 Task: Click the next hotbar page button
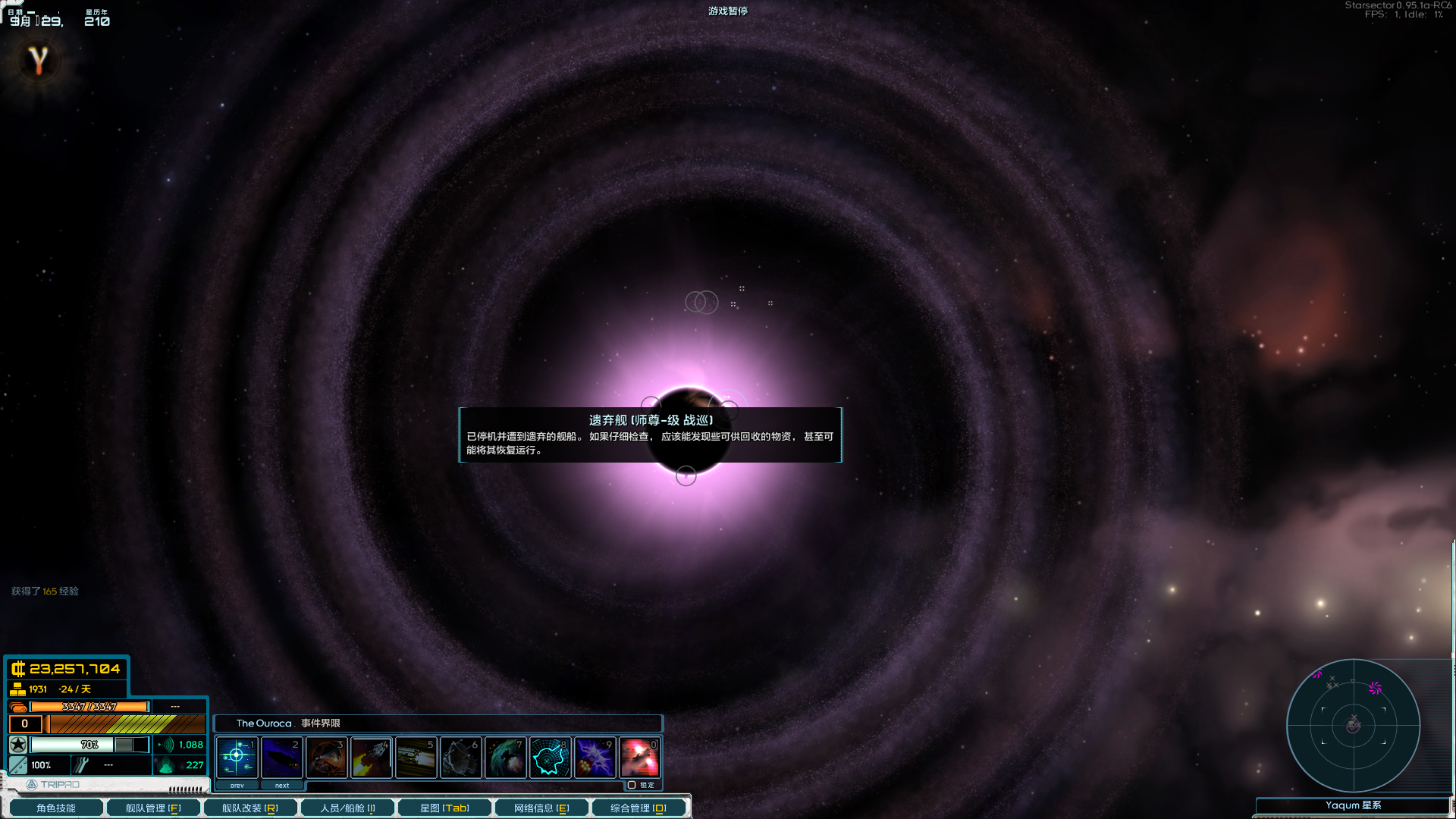click(282, 785)
